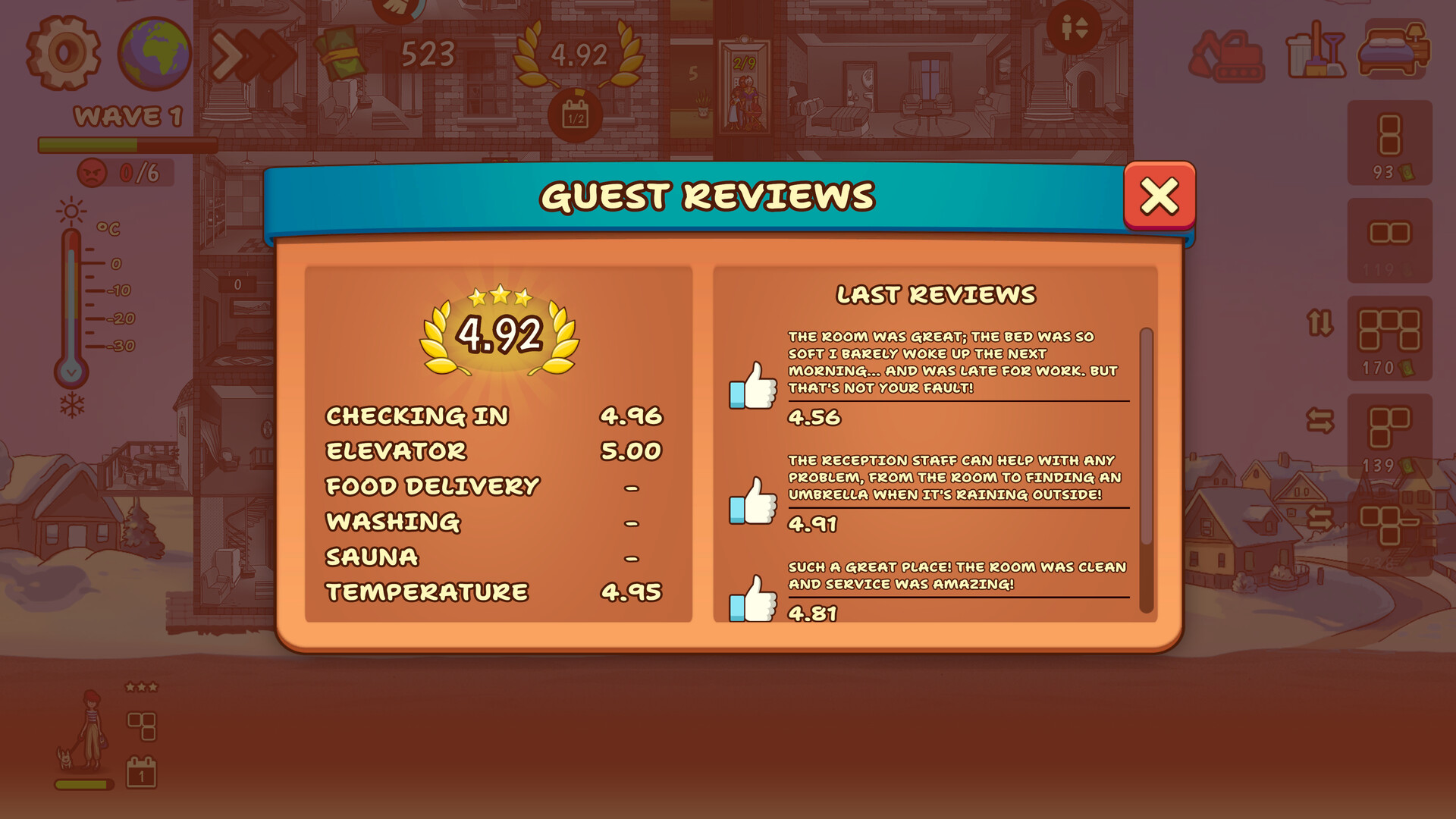This screenshot has width=1456, height=819.
Task: Select the money banknotes icon
Action: [x=342, y=55]
